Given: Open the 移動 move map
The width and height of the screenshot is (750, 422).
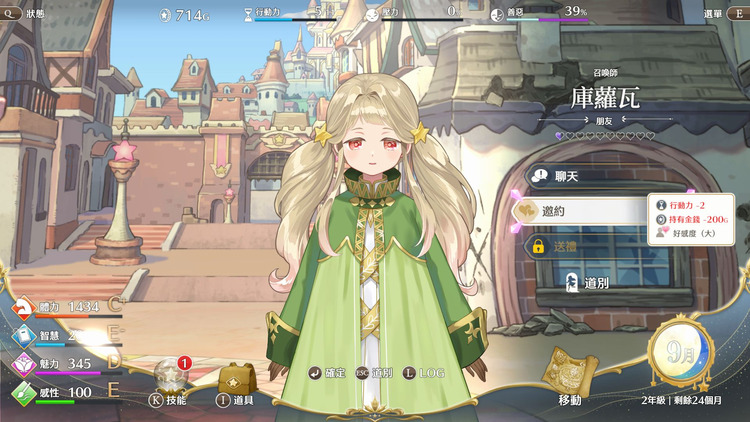Looking at the screenshot, I should 568,378.
